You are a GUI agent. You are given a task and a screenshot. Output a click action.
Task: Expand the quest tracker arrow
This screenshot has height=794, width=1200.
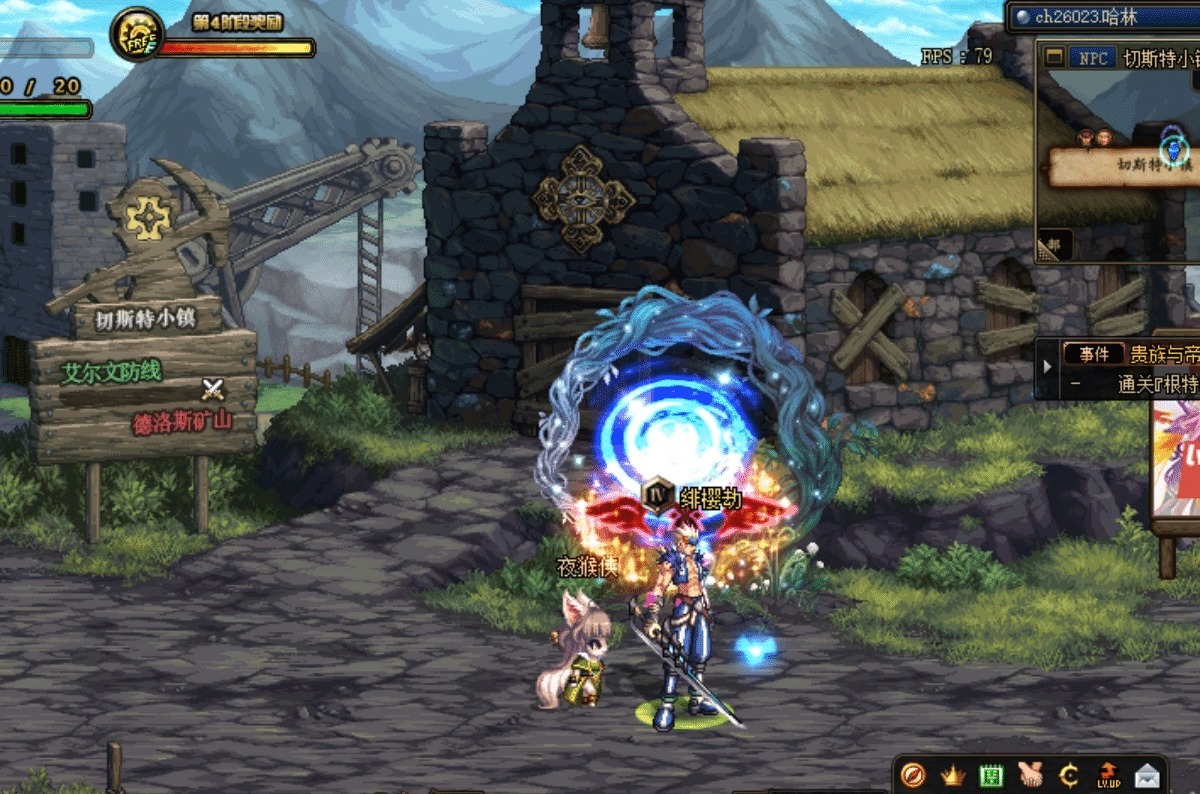1047,367
